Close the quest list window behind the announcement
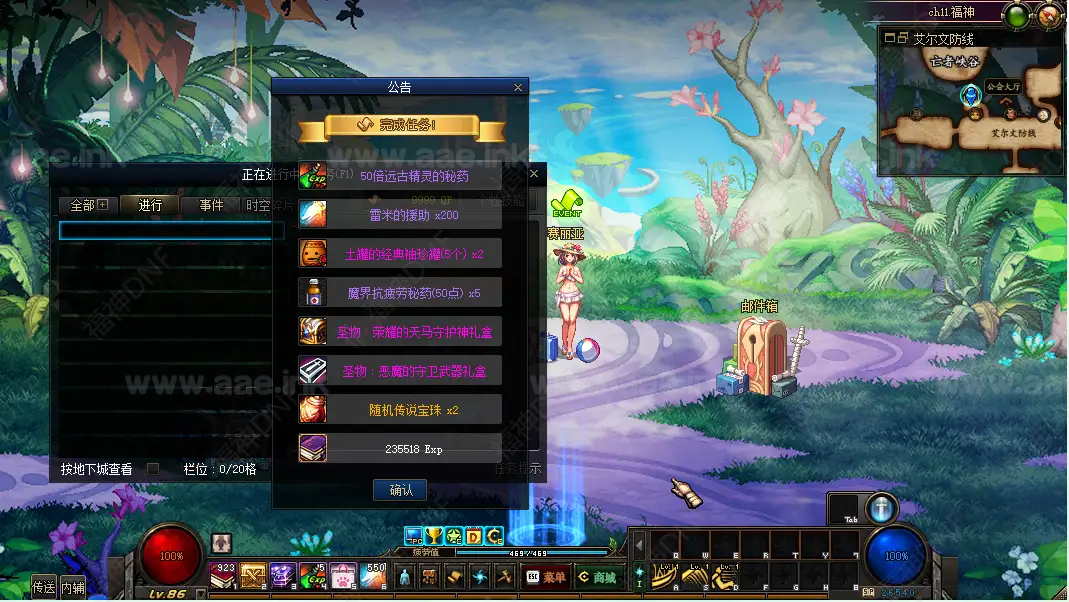The image size is (1069, 602). [x=534, y=174]
